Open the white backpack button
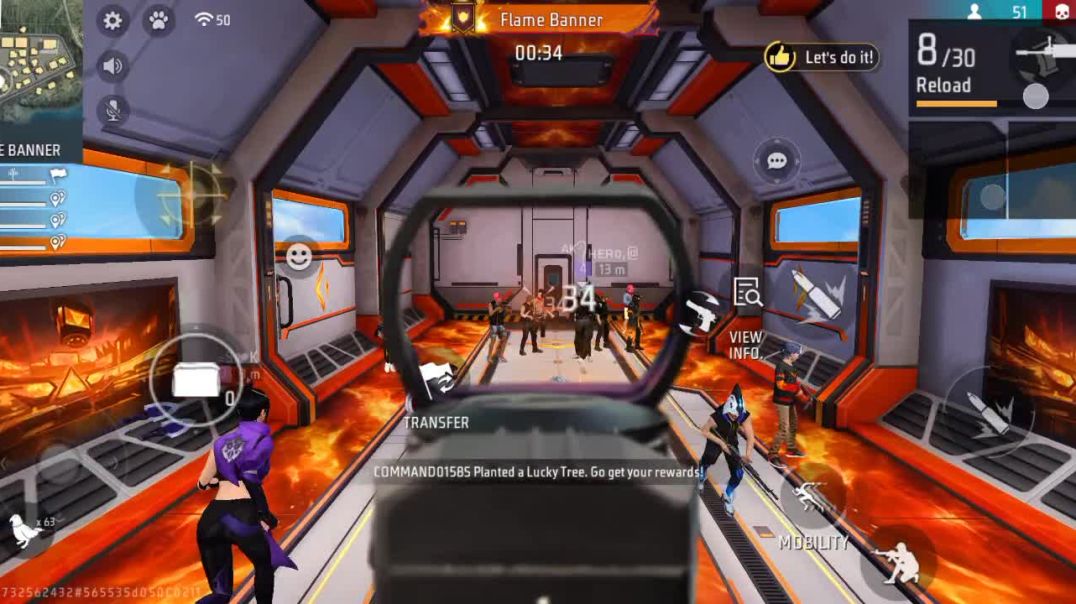This screenshot has width=1076, height=604. point(193,380)
